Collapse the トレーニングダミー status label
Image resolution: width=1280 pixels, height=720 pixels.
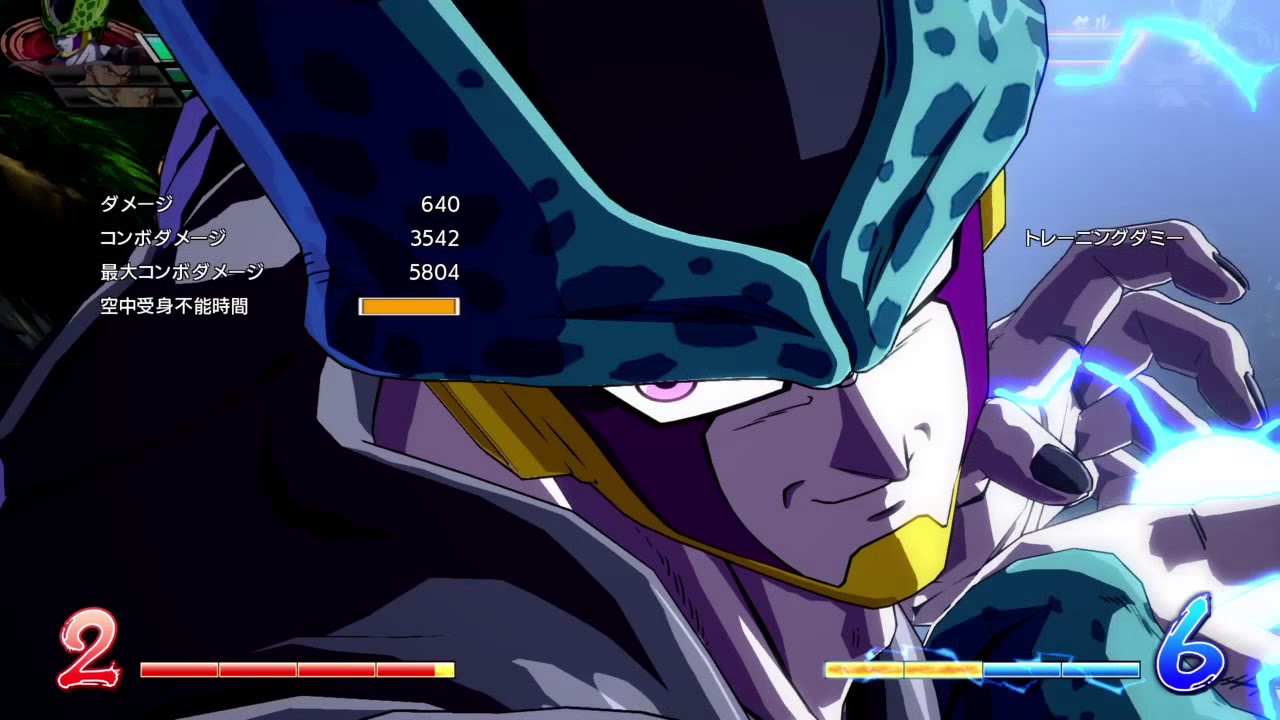1105,239
